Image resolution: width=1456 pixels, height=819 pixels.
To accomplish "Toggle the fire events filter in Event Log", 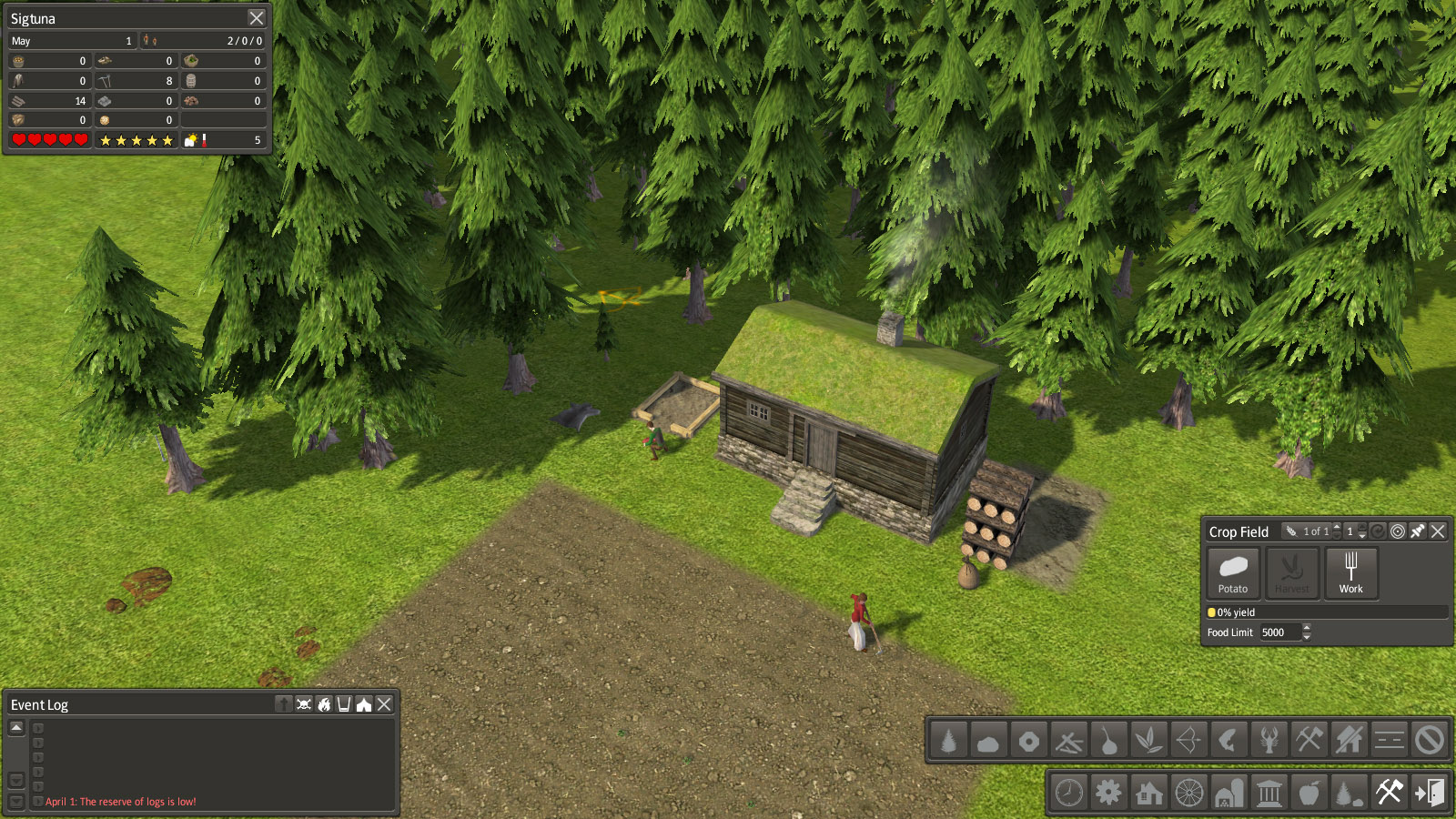I will [x=324, y=704].
